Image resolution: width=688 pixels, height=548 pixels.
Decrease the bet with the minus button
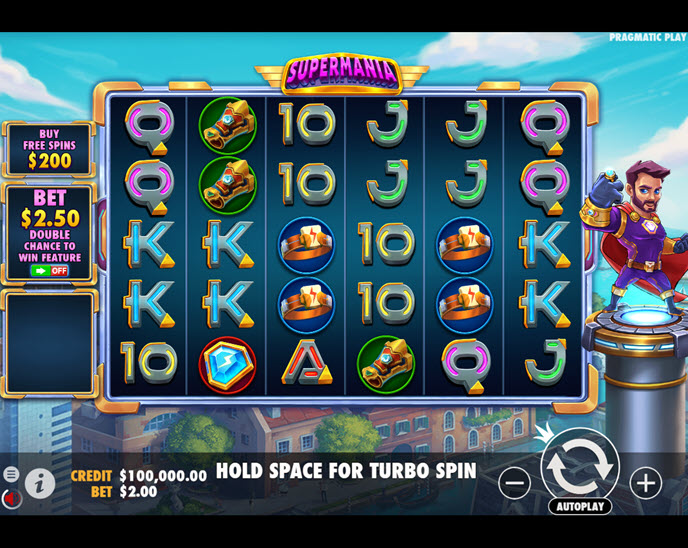click(514, 484)
